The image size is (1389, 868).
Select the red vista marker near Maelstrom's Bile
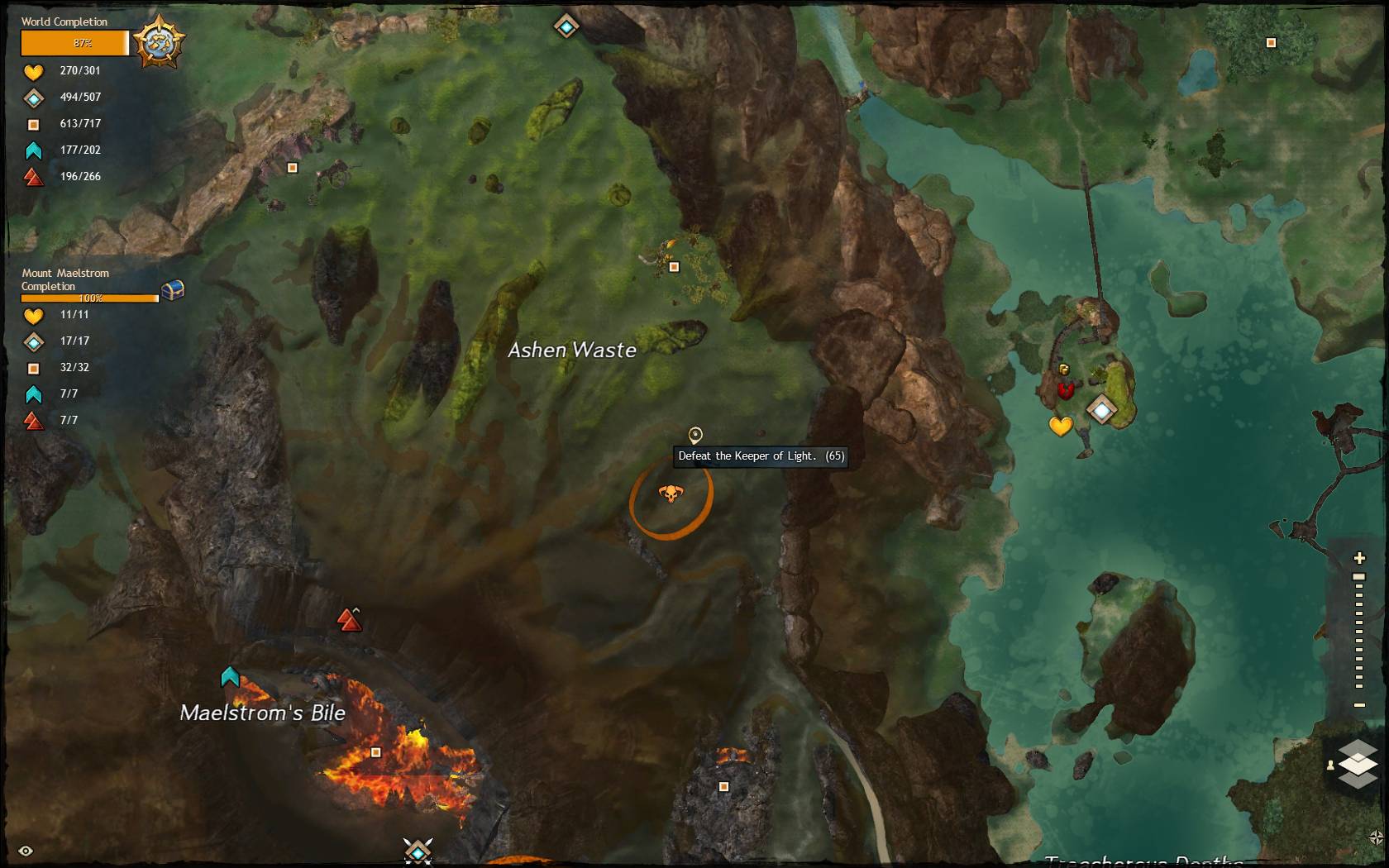pos(349,619)
